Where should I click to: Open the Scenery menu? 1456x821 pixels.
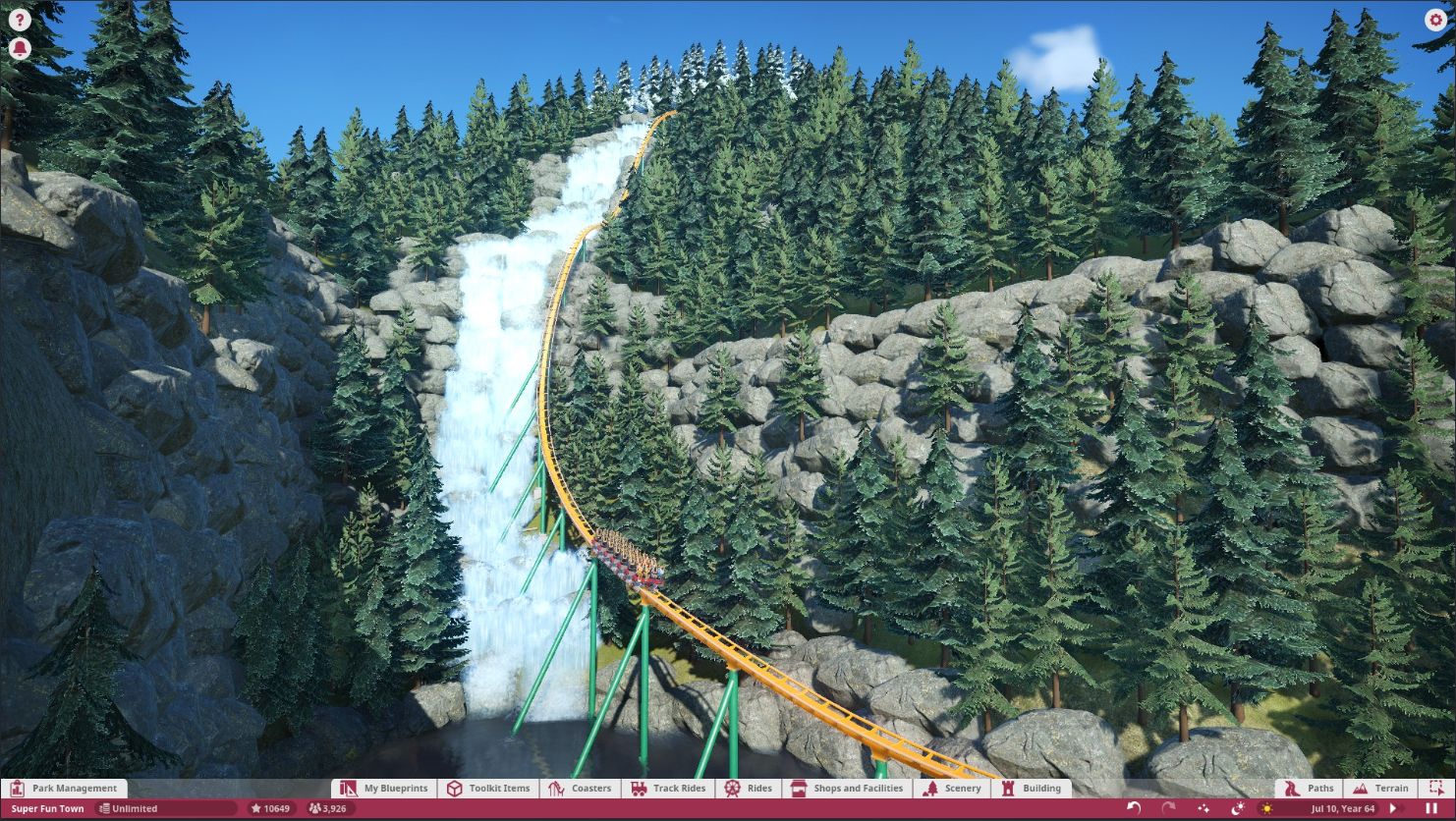click(x=951, y=788)
